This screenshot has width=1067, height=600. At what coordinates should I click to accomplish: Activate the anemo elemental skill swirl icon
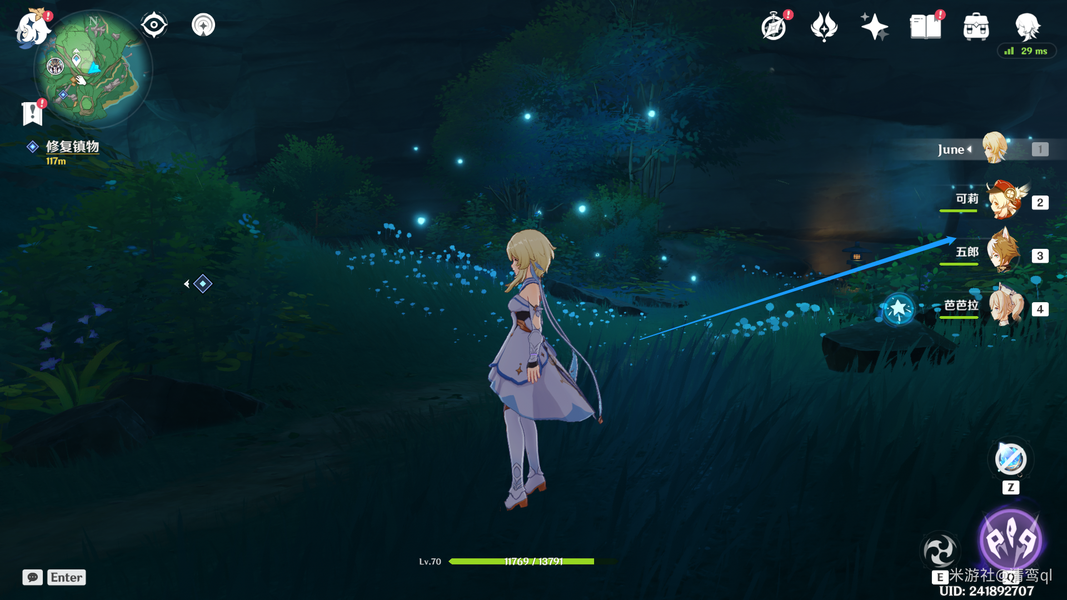pos(940,550)
